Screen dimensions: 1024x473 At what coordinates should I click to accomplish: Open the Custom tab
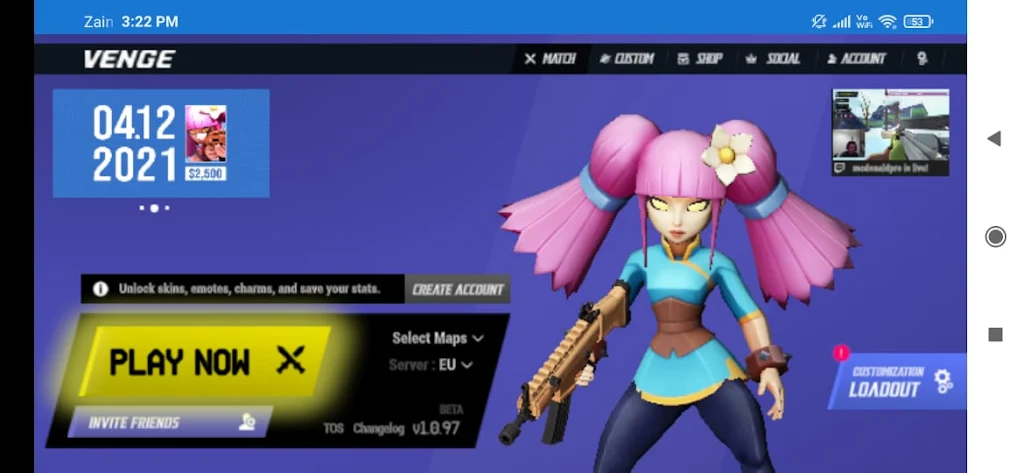click(626, 59)
